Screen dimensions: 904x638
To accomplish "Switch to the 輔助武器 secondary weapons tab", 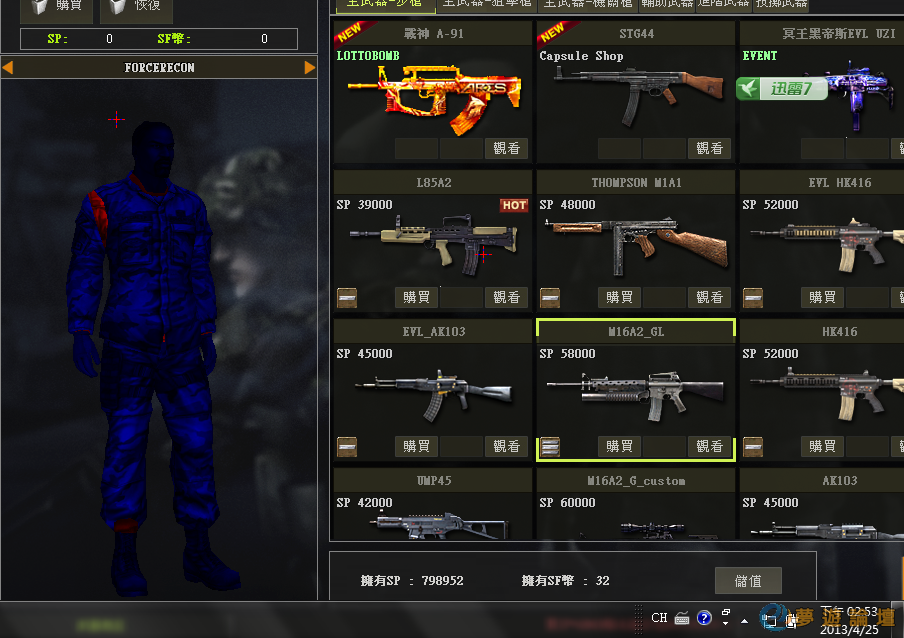I will tap(665, 4).
